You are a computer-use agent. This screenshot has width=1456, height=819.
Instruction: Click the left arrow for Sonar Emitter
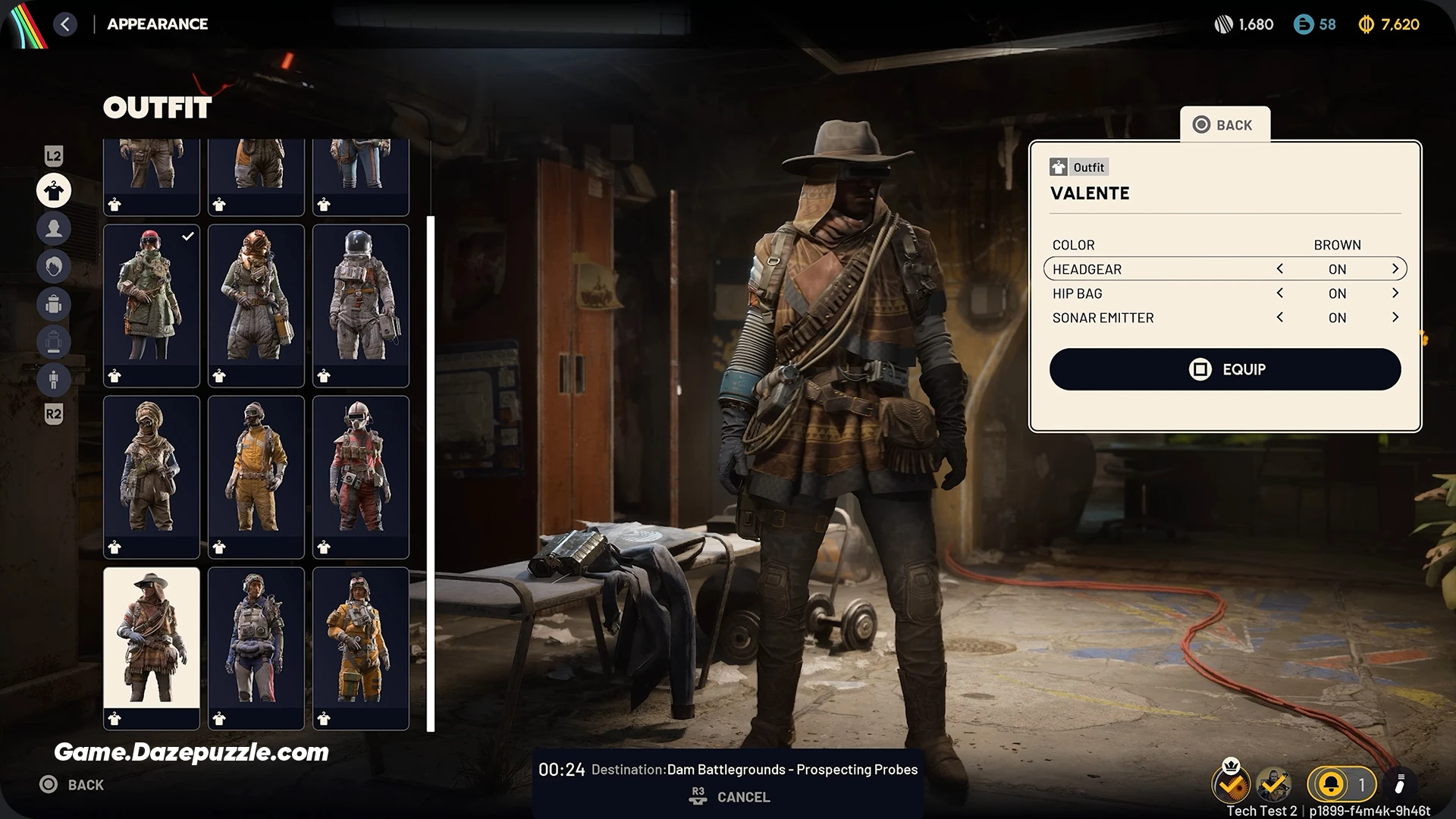(x=1280, y=318)
